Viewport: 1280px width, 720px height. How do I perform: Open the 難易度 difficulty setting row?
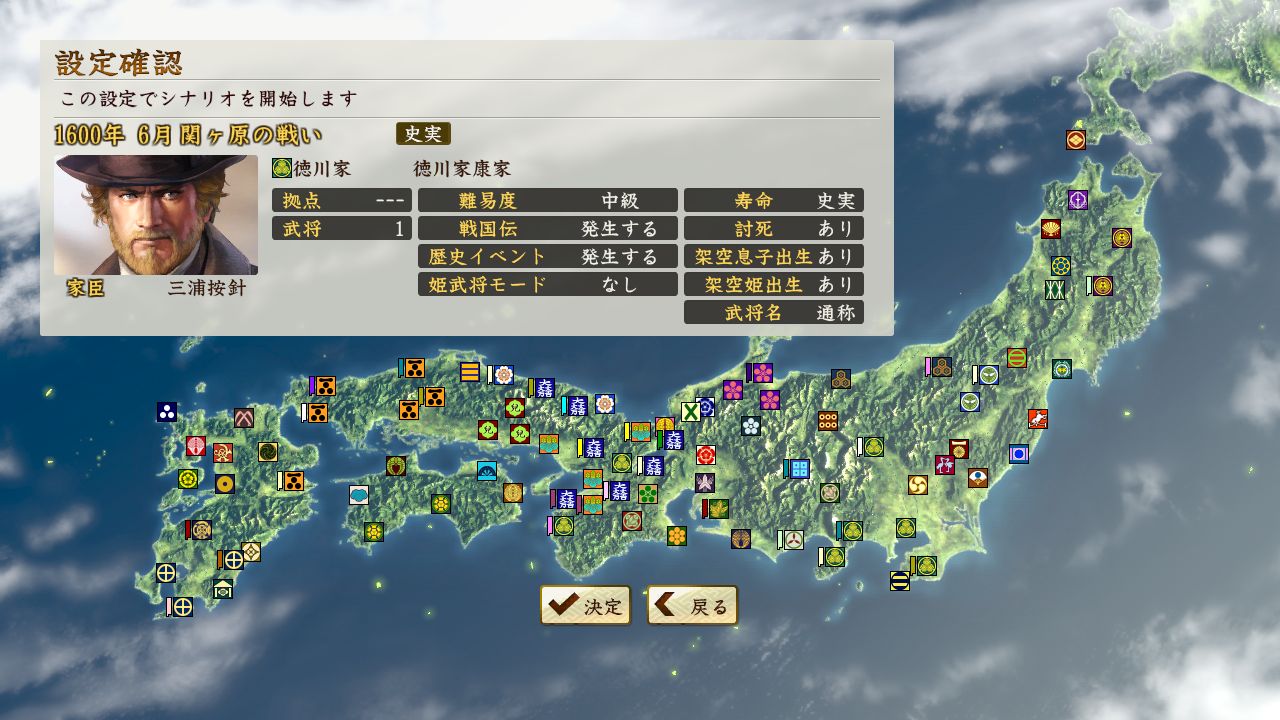click(547, 200)
